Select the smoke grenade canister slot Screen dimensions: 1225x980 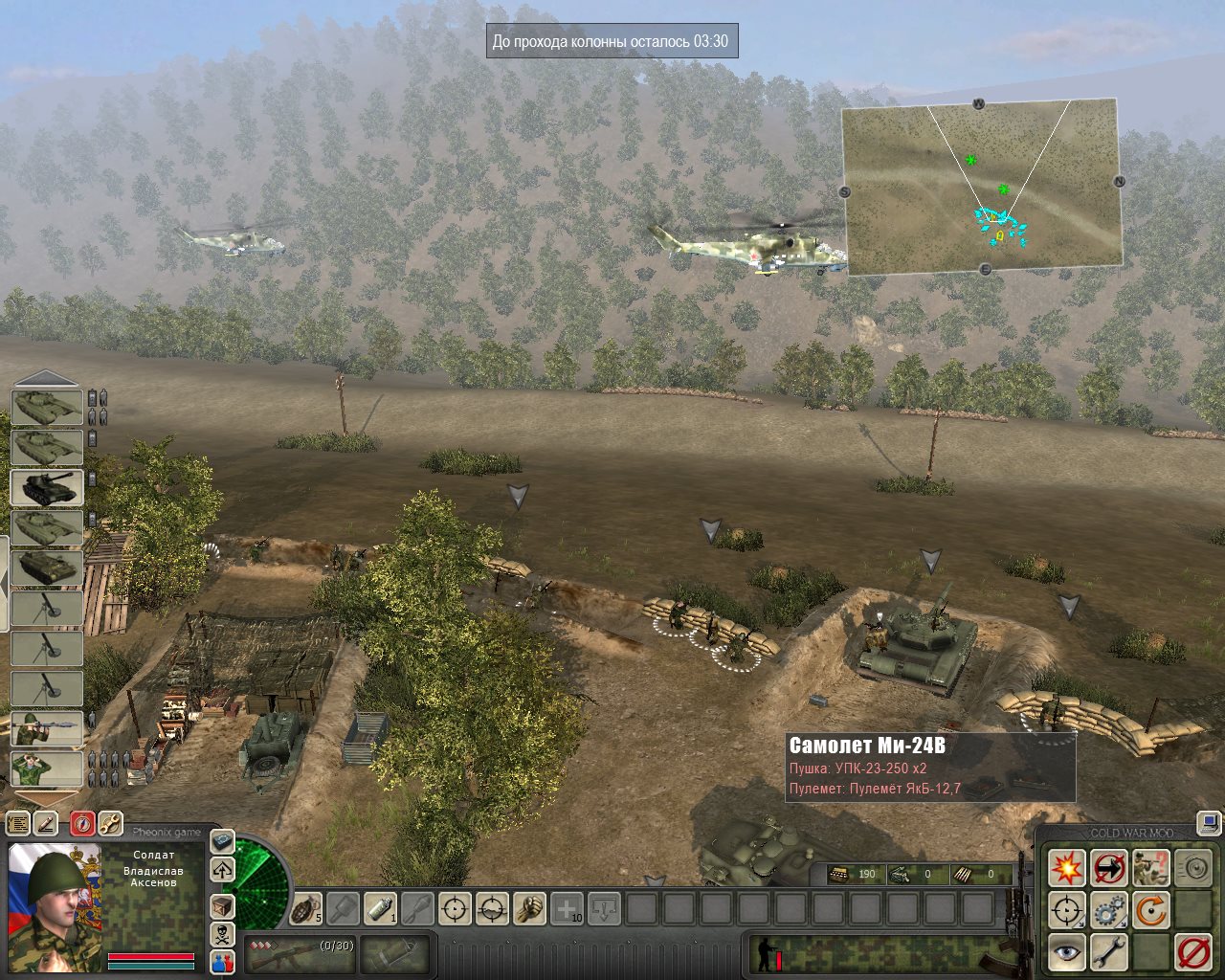[380, 907]
